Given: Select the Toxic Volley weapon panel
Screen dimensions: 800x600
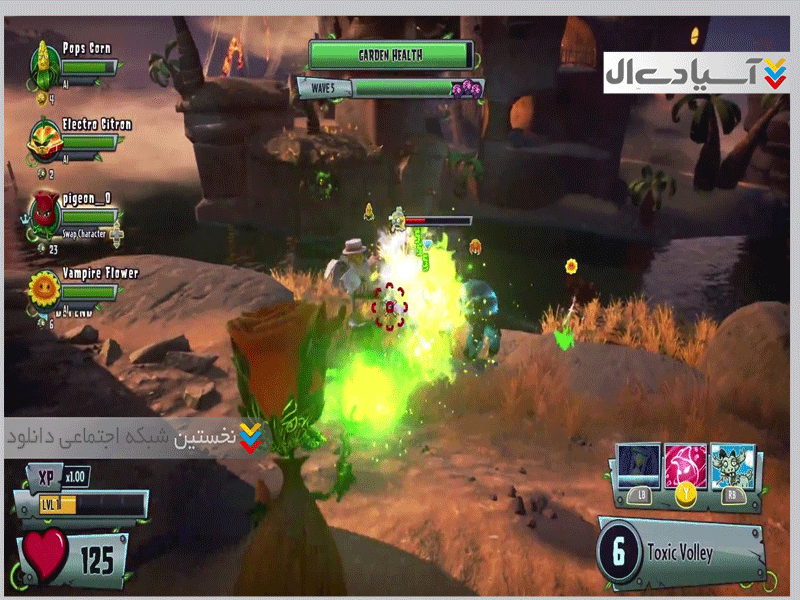Looking at the screenshot, I should (680, 553).
